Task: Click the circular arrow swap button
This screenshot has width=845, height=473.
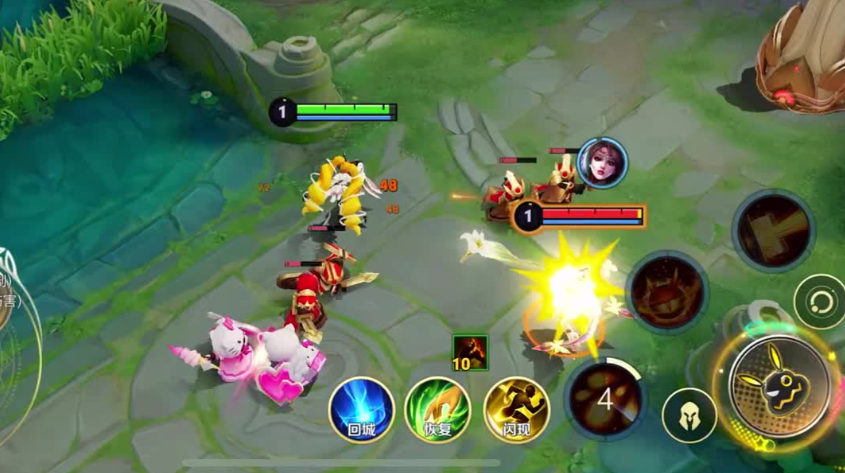Action: click(820, 301)
